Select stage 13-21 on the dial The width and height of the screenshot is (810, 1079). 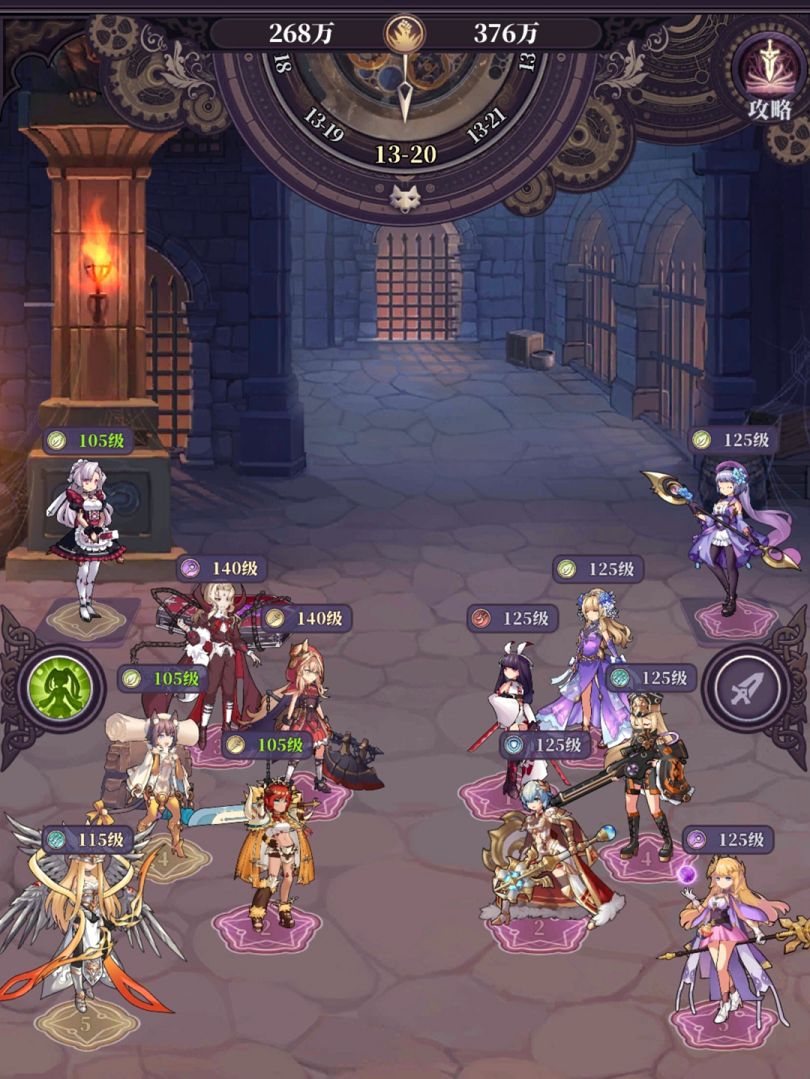[x=487, y=130]
